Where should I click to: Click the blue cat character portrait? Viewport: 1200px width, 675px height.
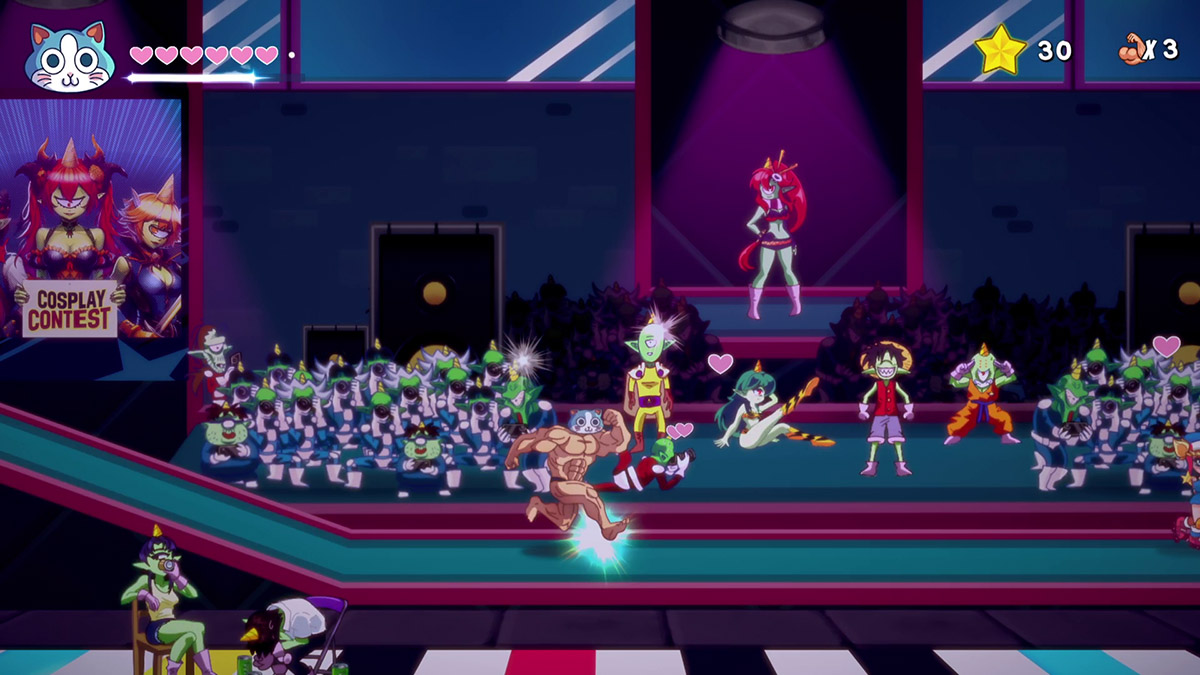coord(69,56)
